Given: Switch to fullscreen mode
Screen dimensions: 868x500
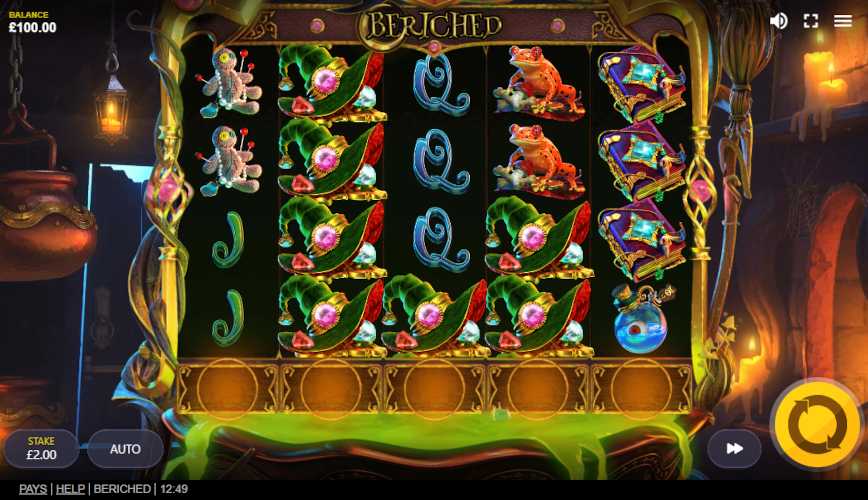Looking at the screenshot, I should click(x=811, y=21).
